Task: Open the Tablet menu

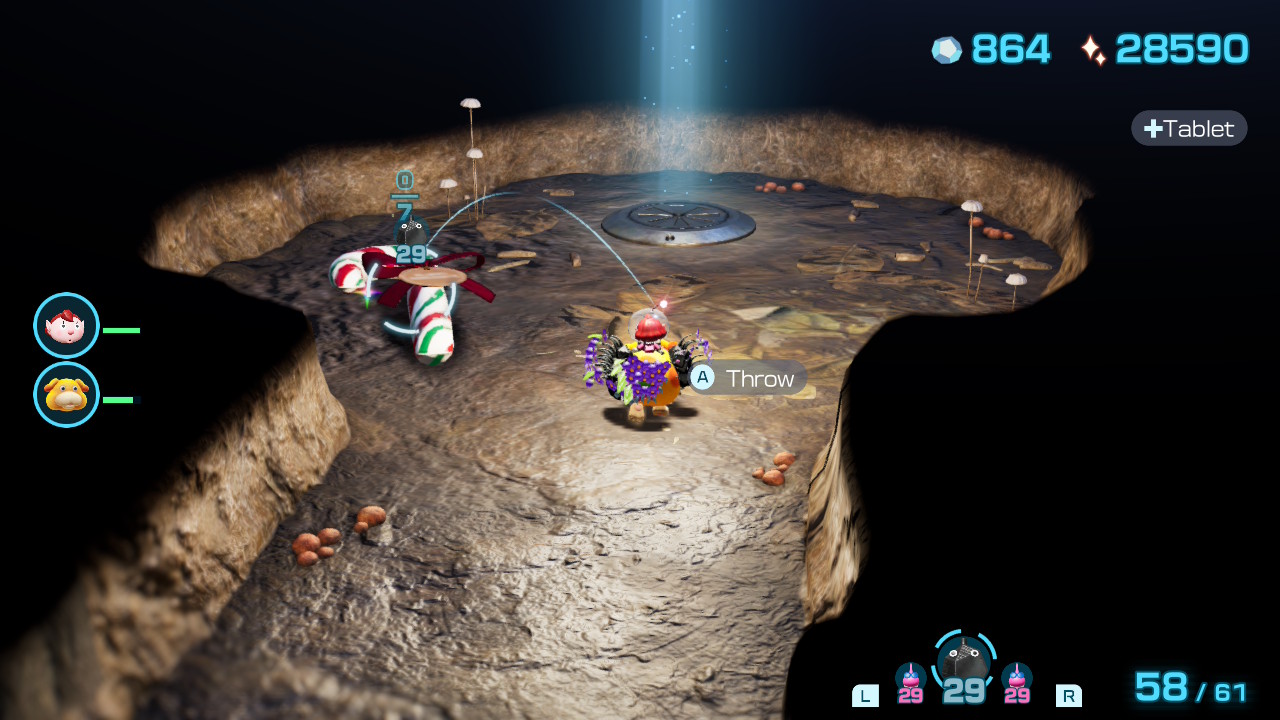Action: point(1189,128)
